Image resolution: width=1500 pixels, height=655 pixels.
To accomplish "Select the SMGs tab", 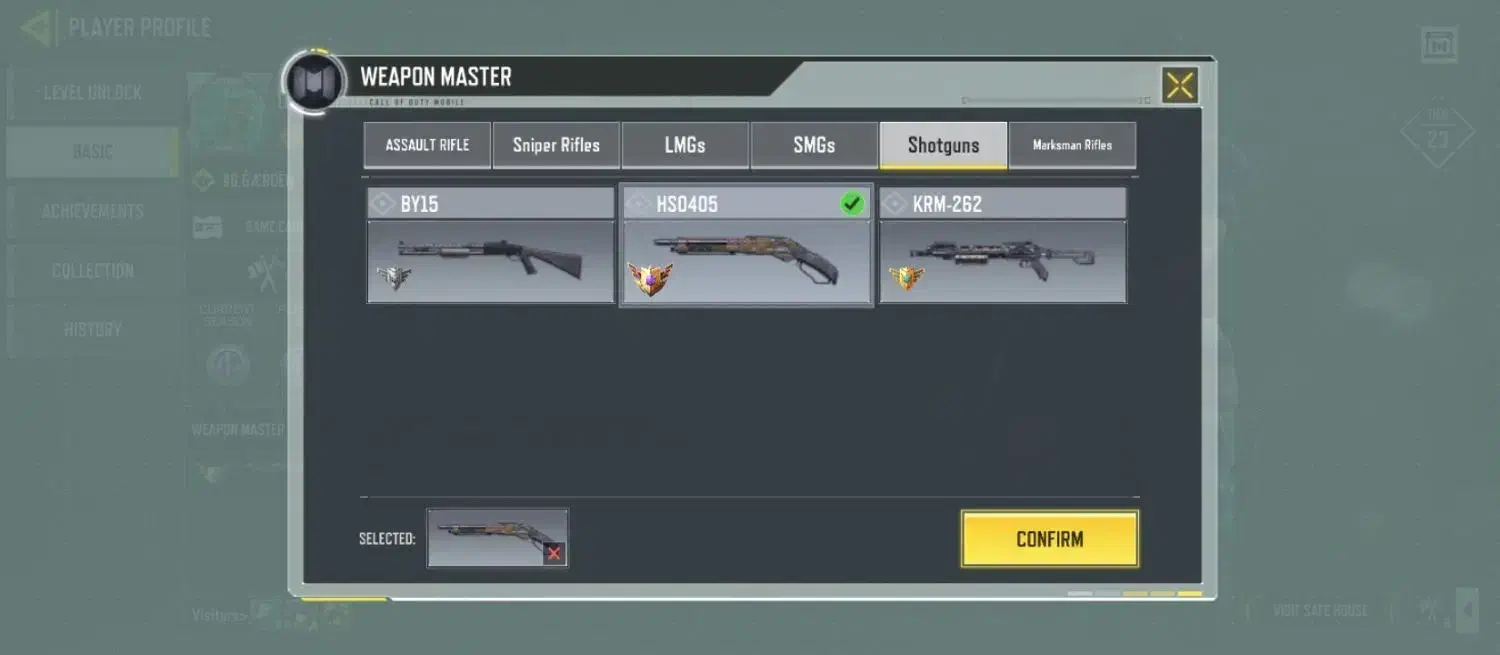I will [x=814, y=145].
